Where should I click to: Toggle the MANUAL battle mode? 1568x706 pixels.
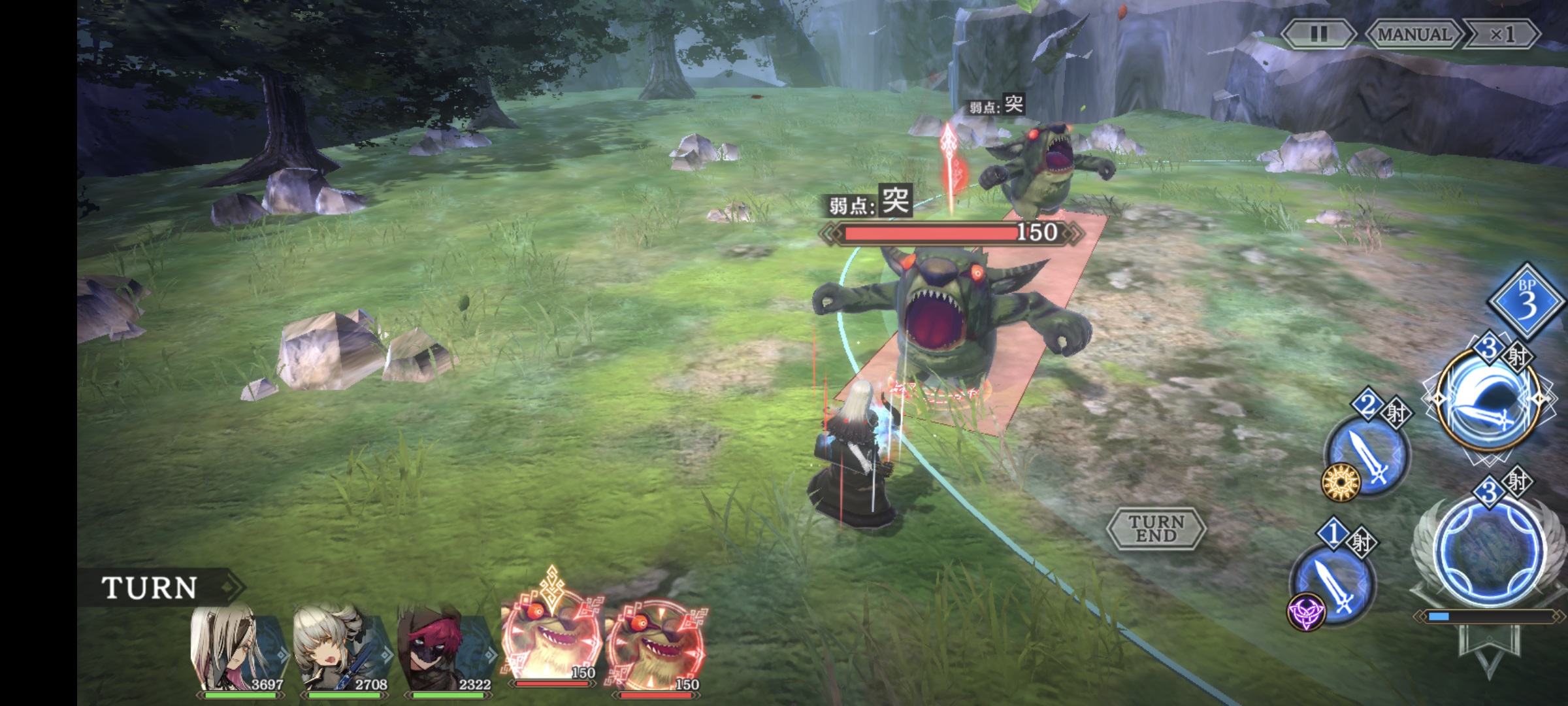click(x=1413, y=34)
